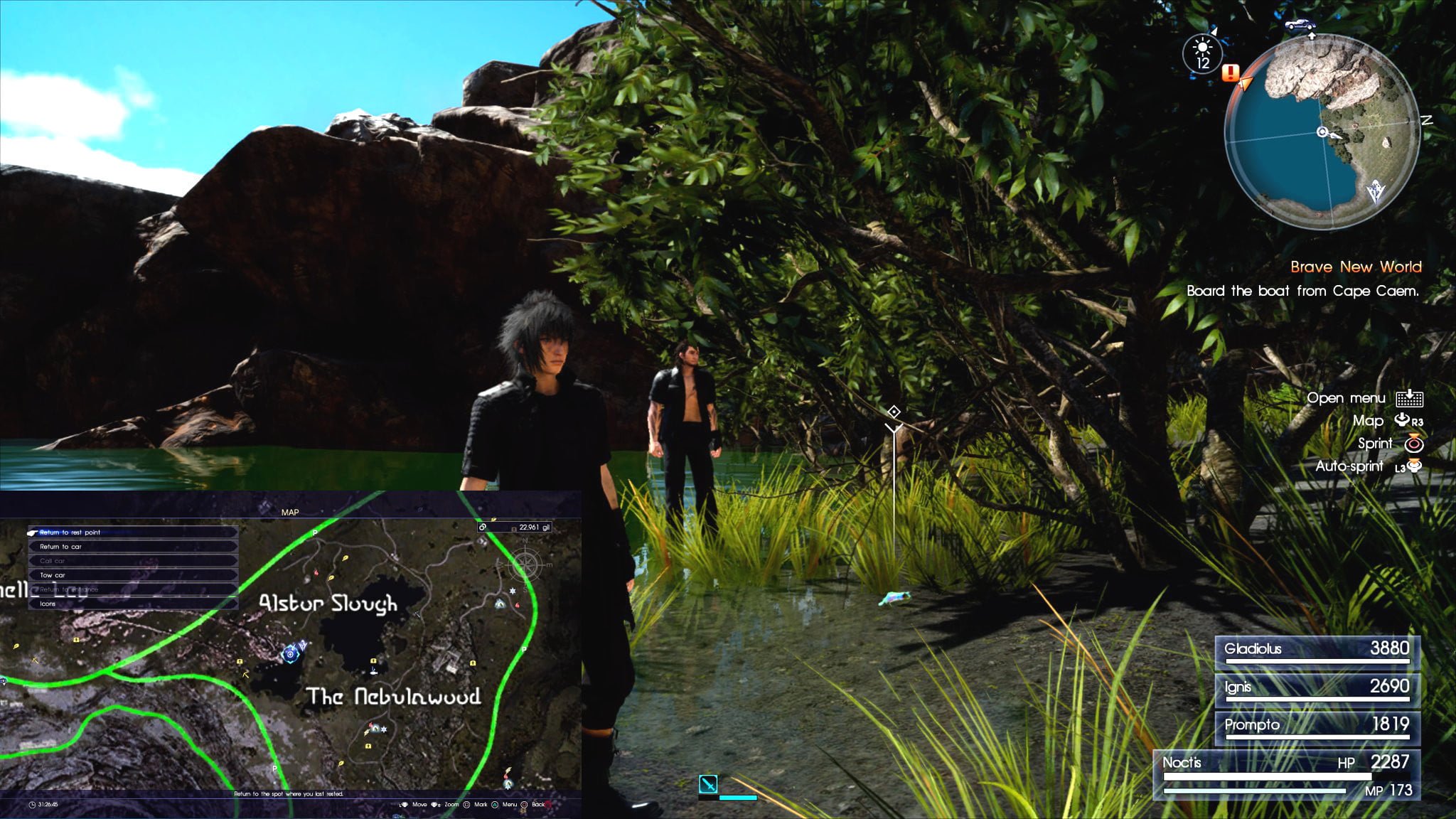Viewport: 1456px width, 819px height.
Task: Click the circular minimap
Action: click(x=1322, y=133)
